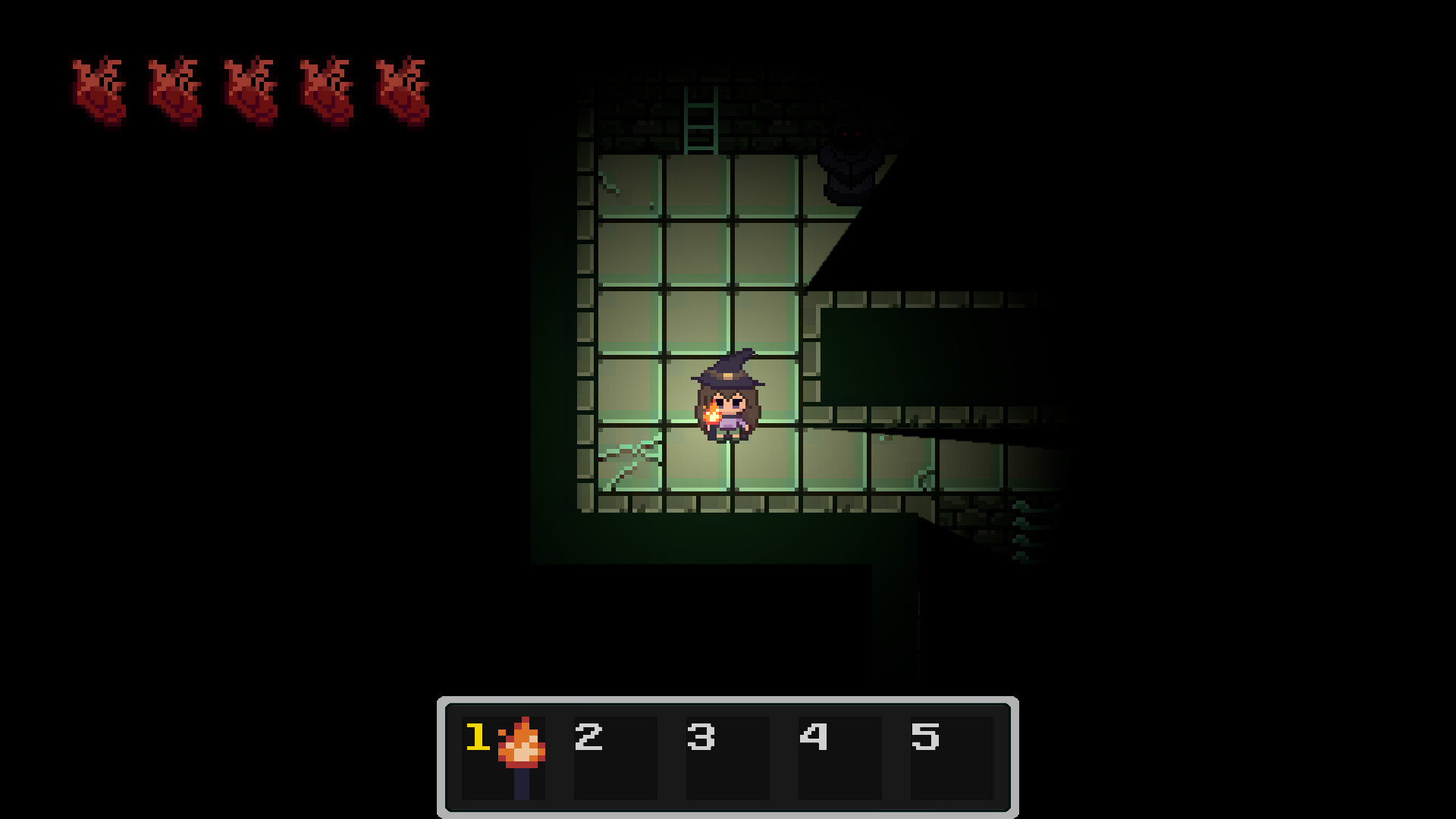Click the first heart icon

coord(102,91)
